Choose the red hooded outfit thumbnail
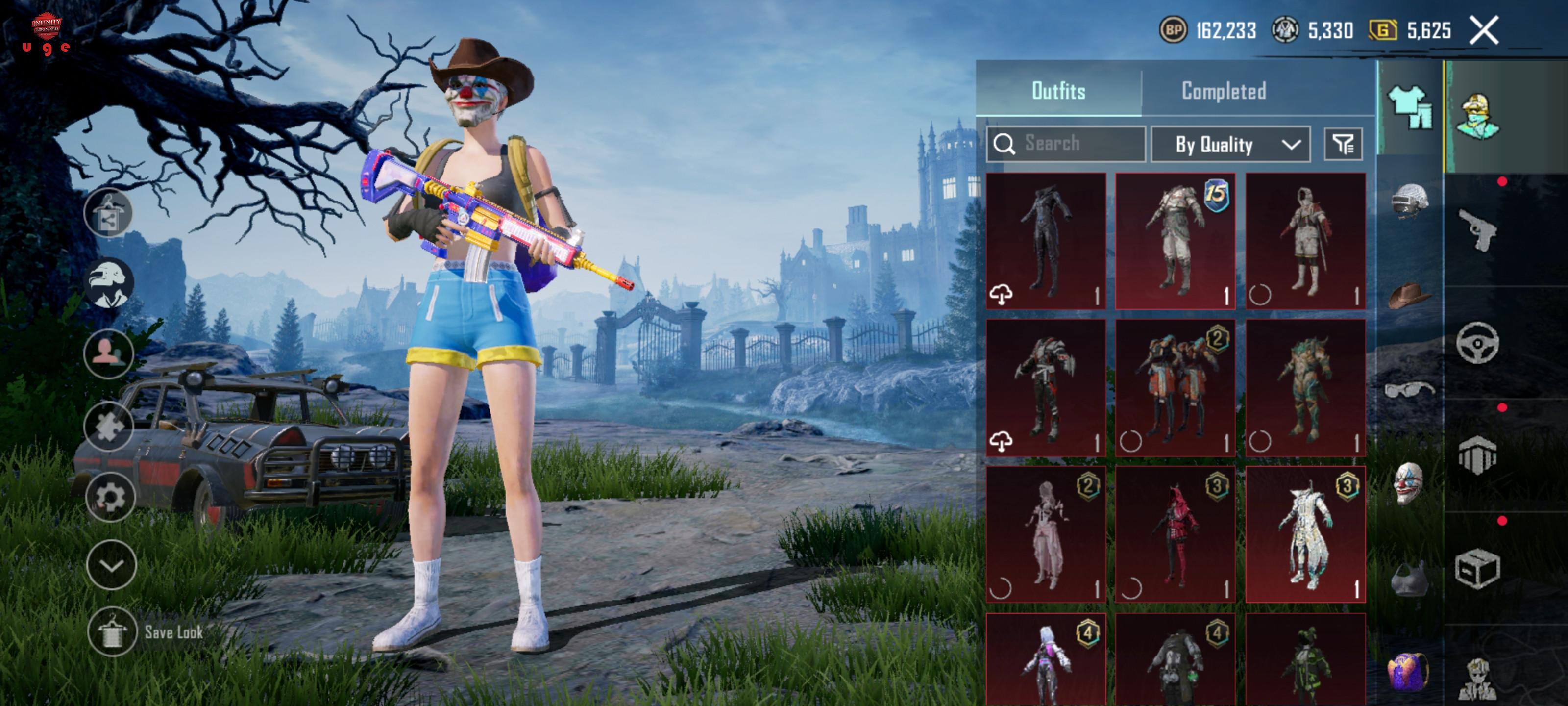Image resolution: width=1568 pixels, height=706 pixels. [1175, 534]
